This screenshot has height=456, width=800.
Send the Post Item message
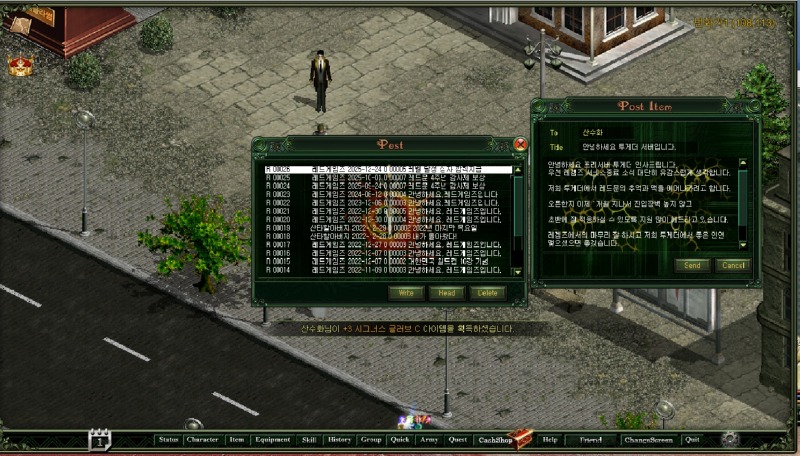tap(692, 265)
